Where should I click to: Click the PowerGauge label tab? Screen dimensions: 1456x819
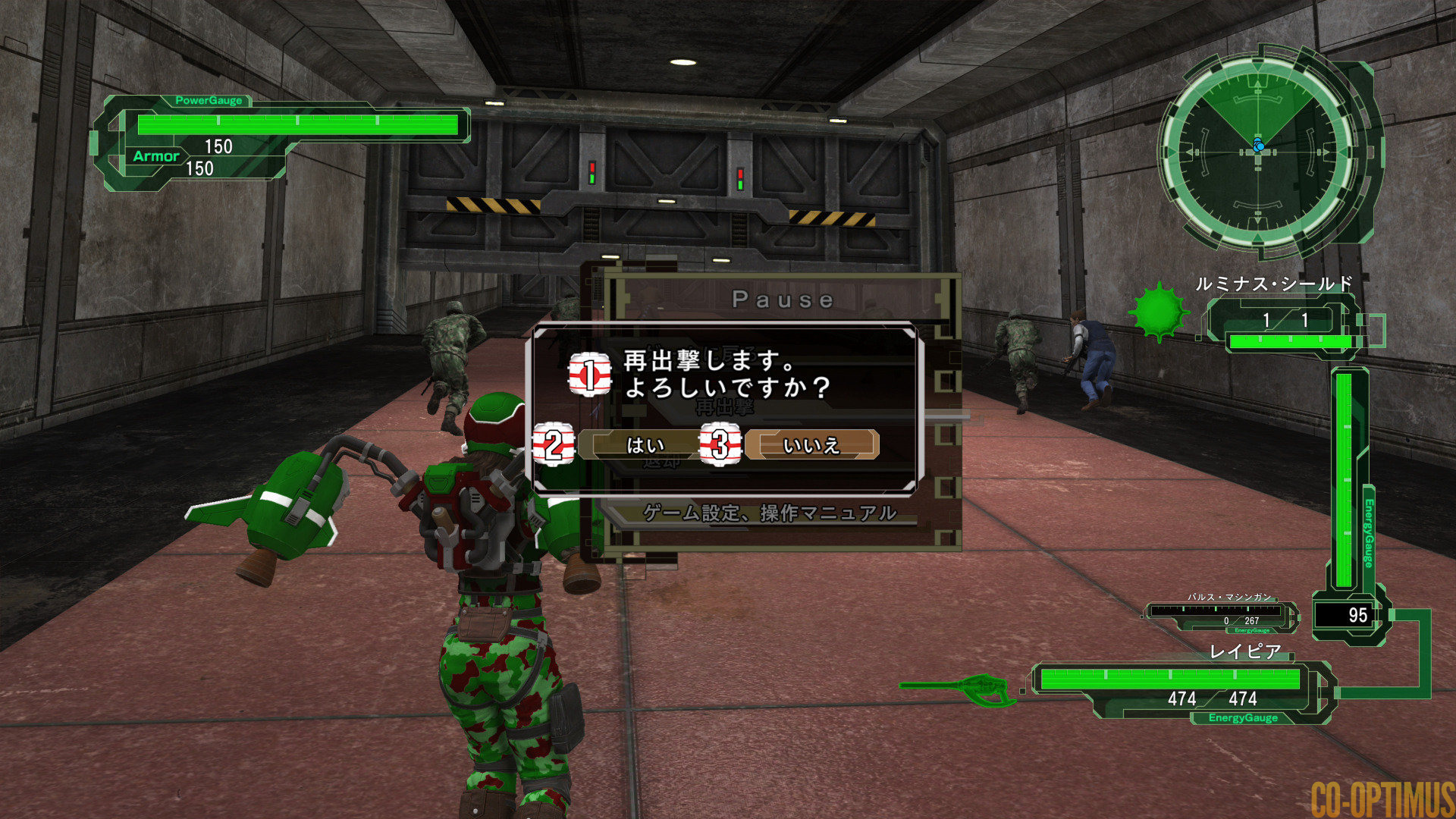(208, 99)
